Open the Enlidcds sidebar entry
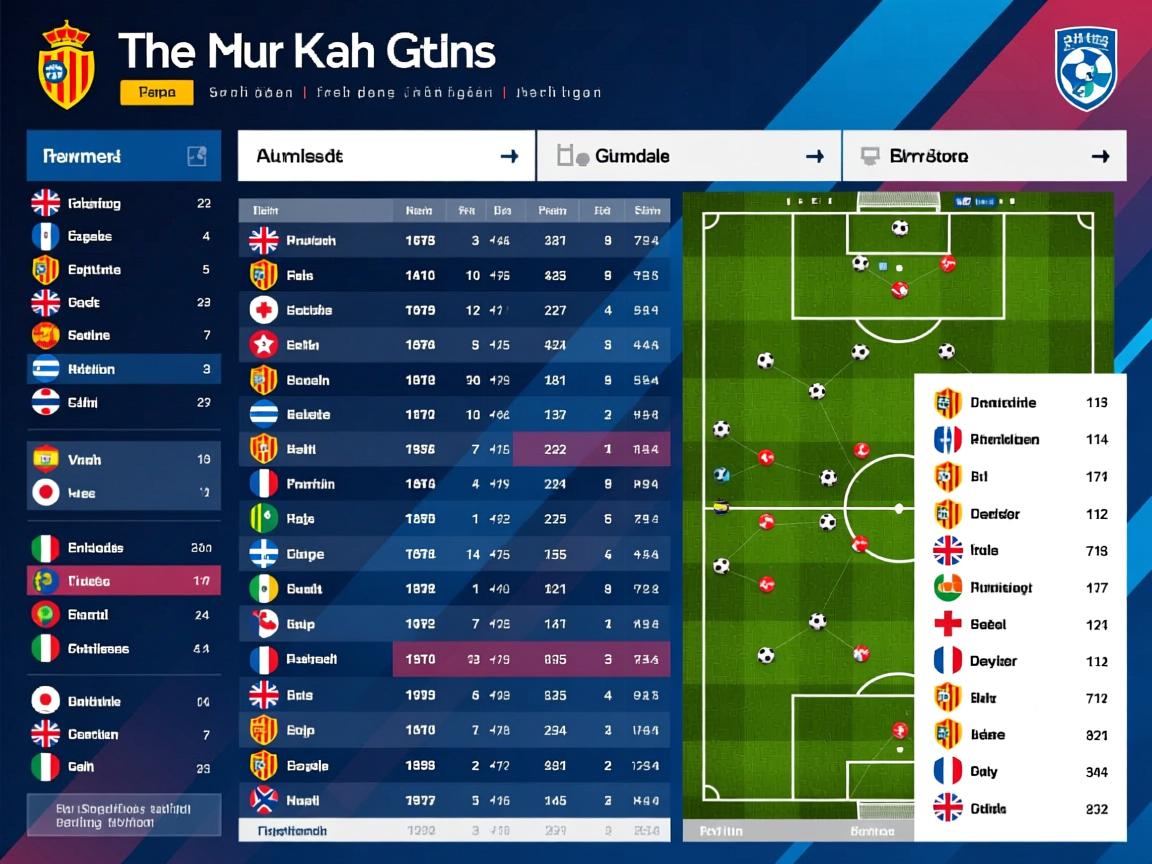Screen dimensions: 1152x864 pyautogui.click(x=123, y=548)
